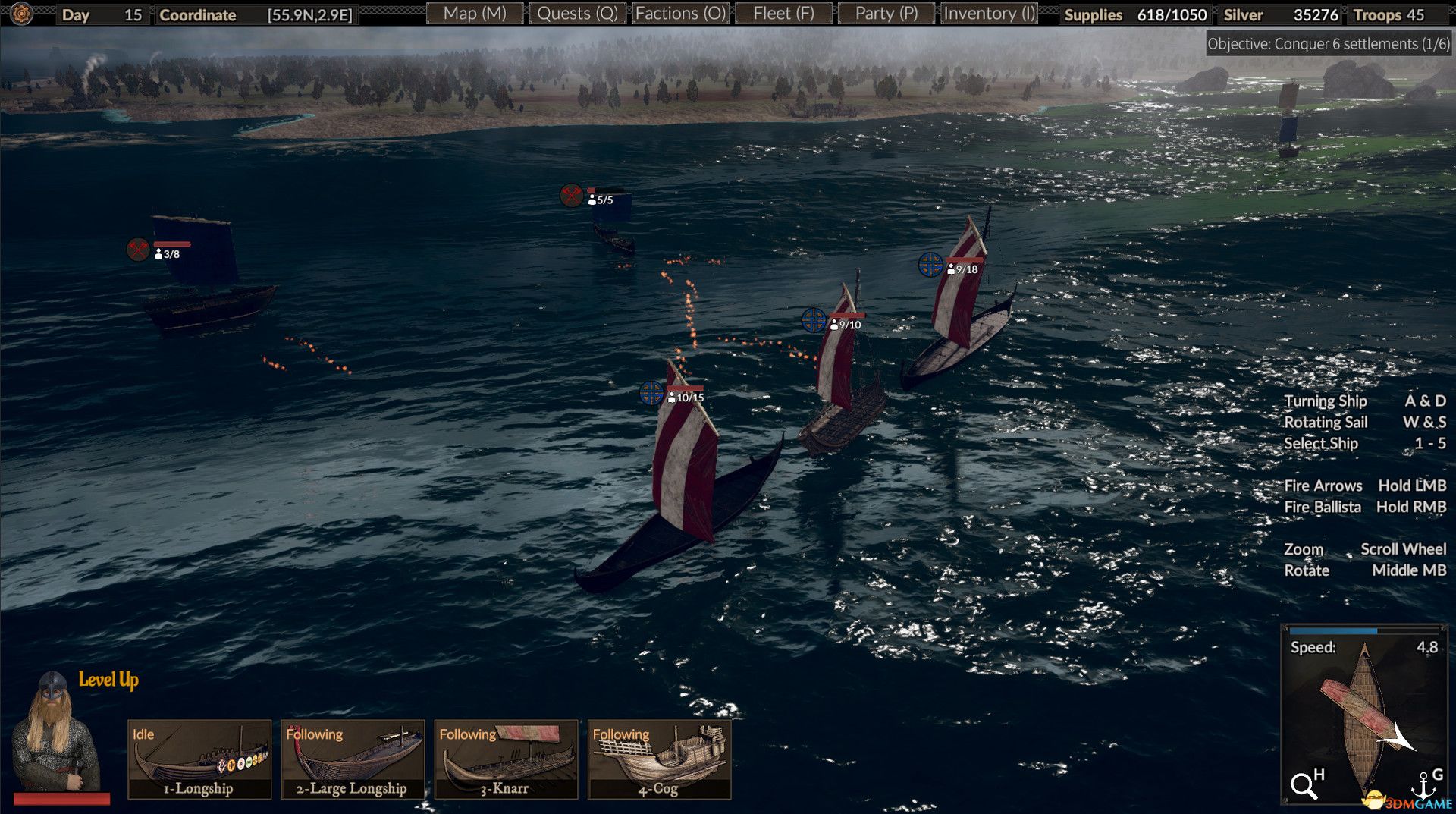Select the shield faction icon above the 9/10 ship
Viewport: 1456px width, 814px height.
coord(814,322)
